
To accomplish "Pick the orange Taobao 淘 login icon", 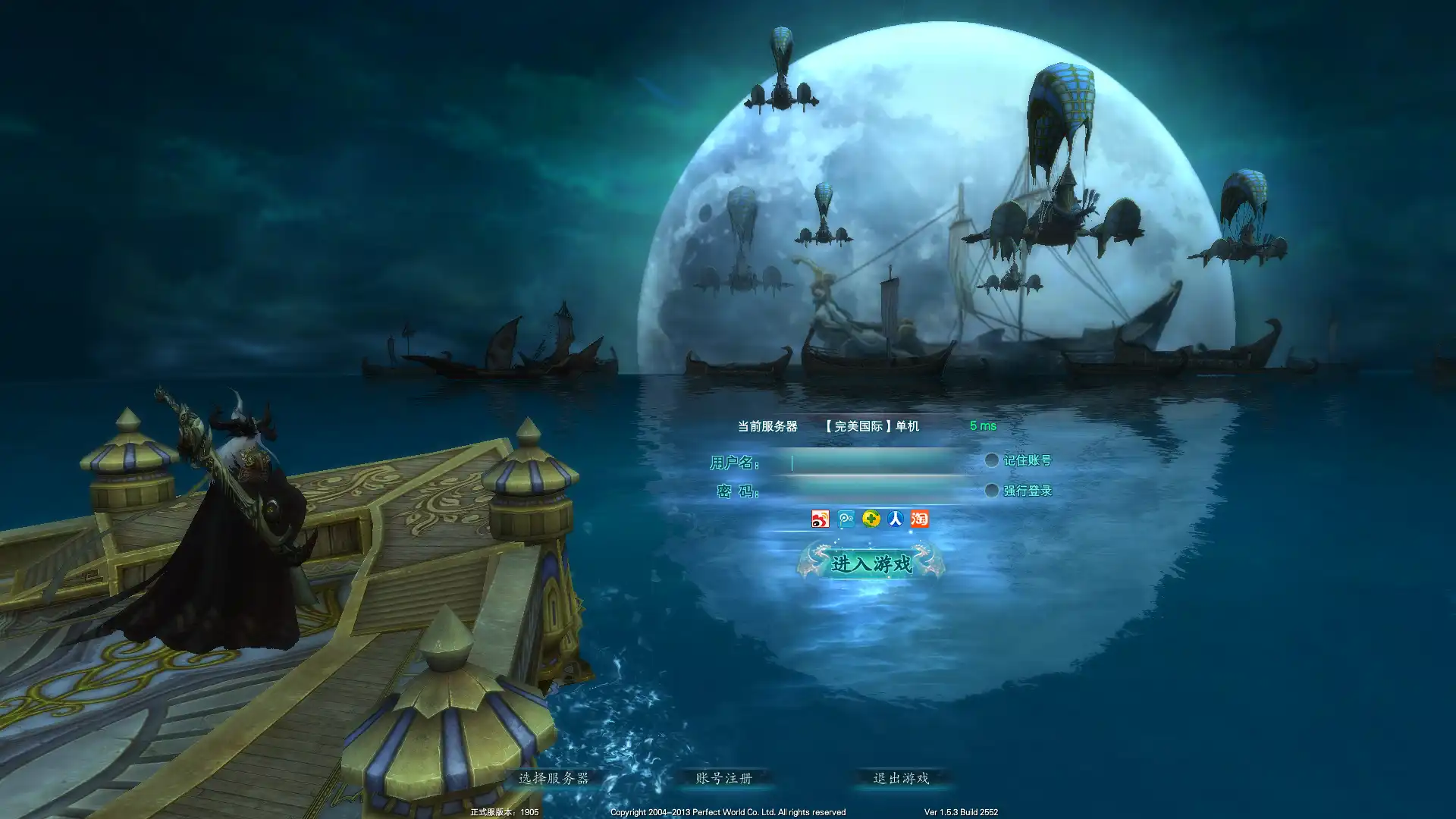I will click(x=920, y=519).
